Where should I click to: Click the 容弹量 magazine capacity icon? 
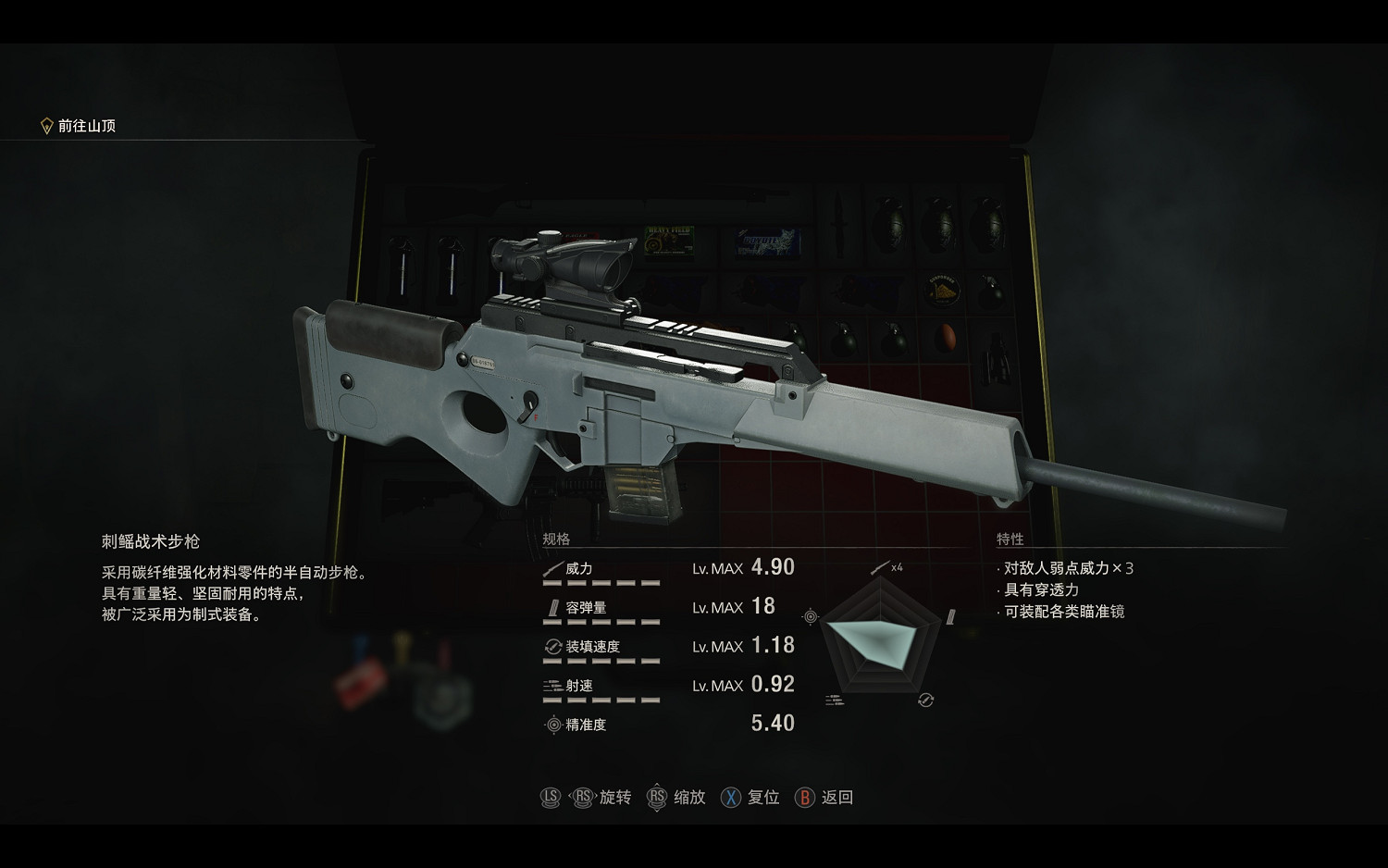[x=551, y=608]
